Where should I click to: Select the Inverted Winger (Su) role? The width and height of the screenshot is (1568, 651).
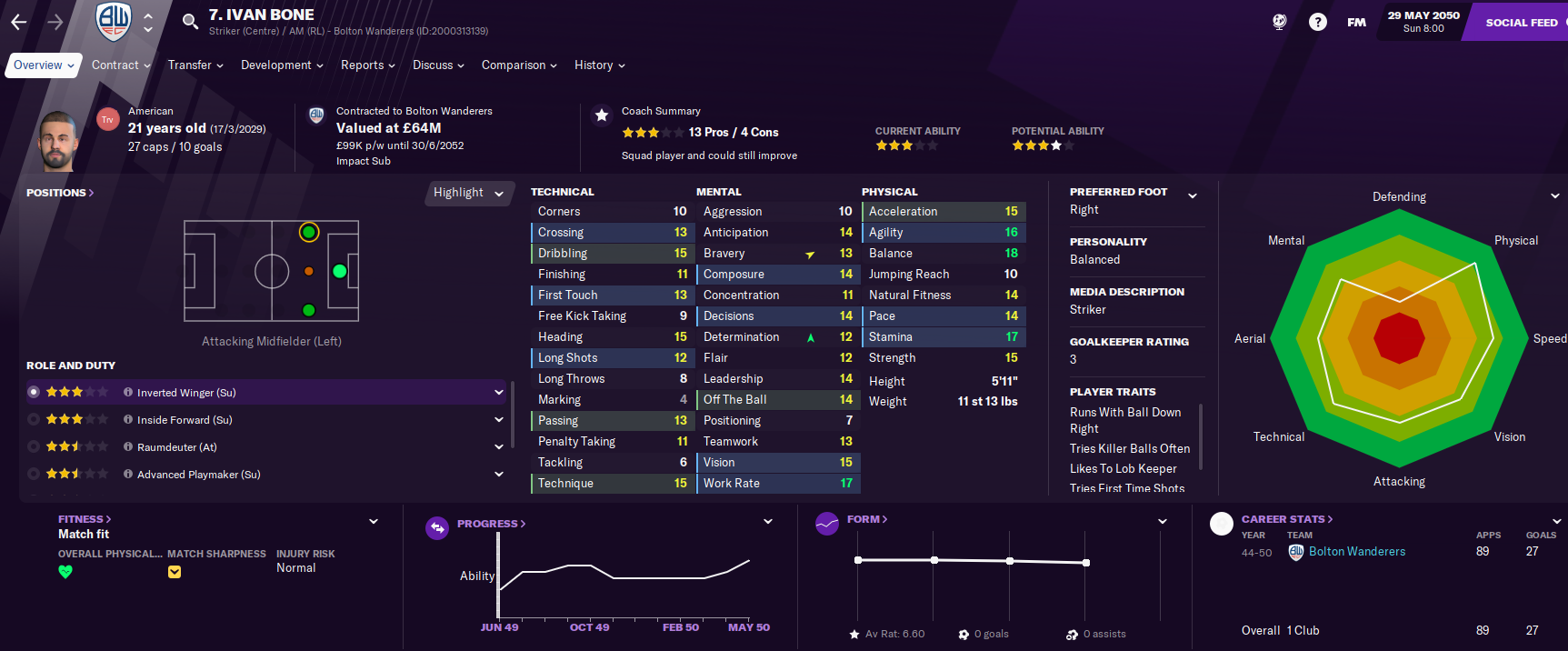186,393
